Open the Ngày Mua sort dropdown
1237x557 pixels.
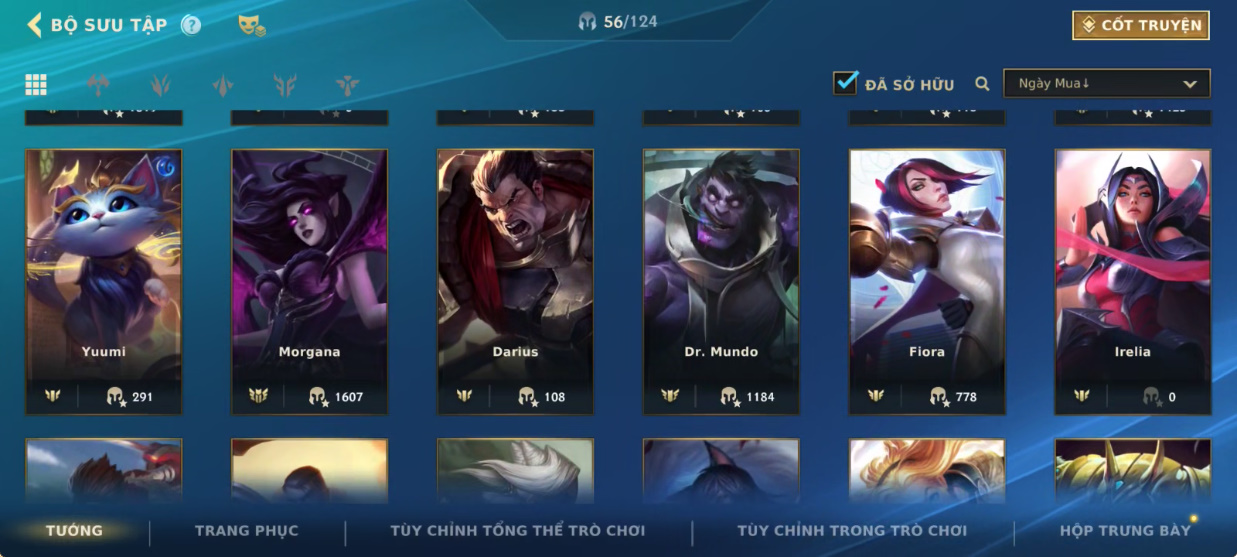(1107, 84)
